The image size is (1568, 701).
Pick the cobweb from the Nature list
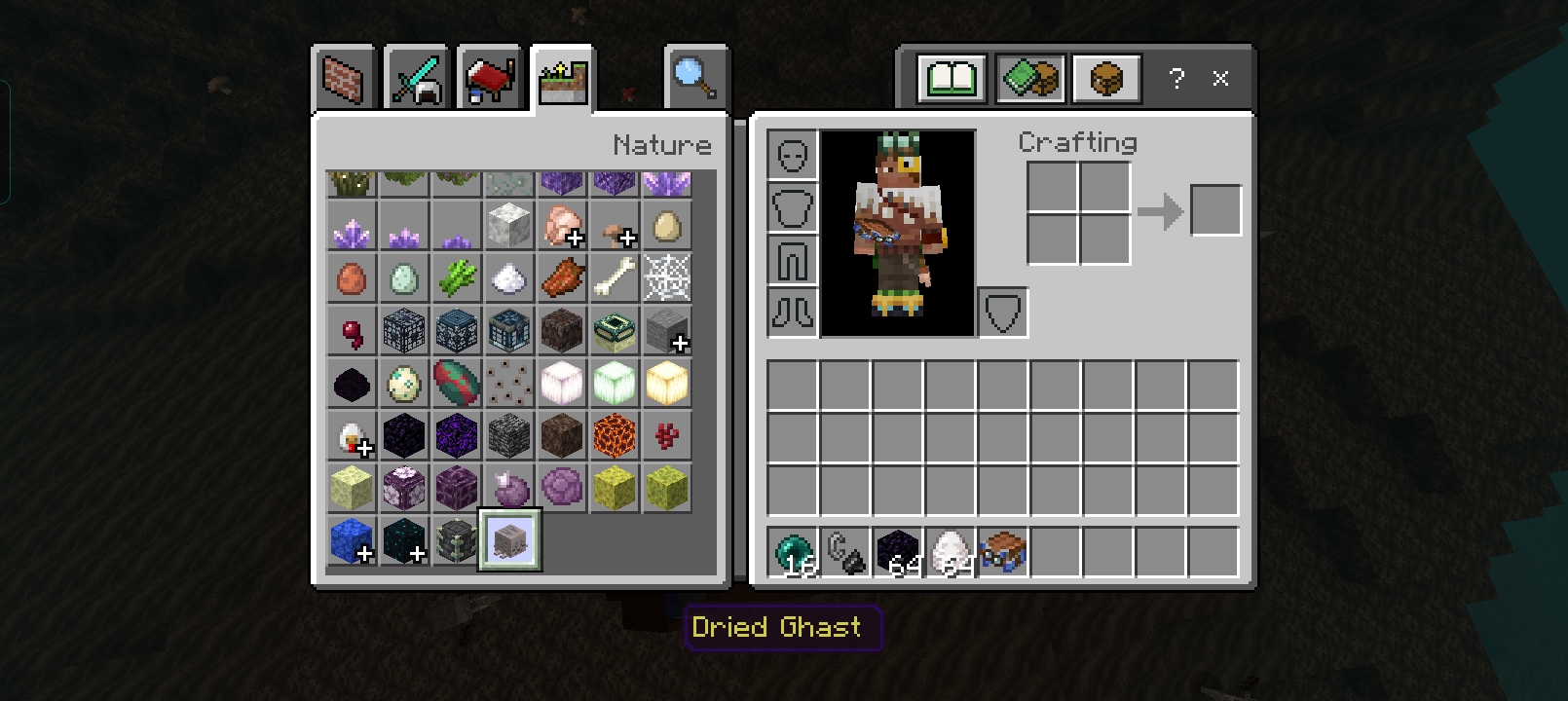coord(667,278)
